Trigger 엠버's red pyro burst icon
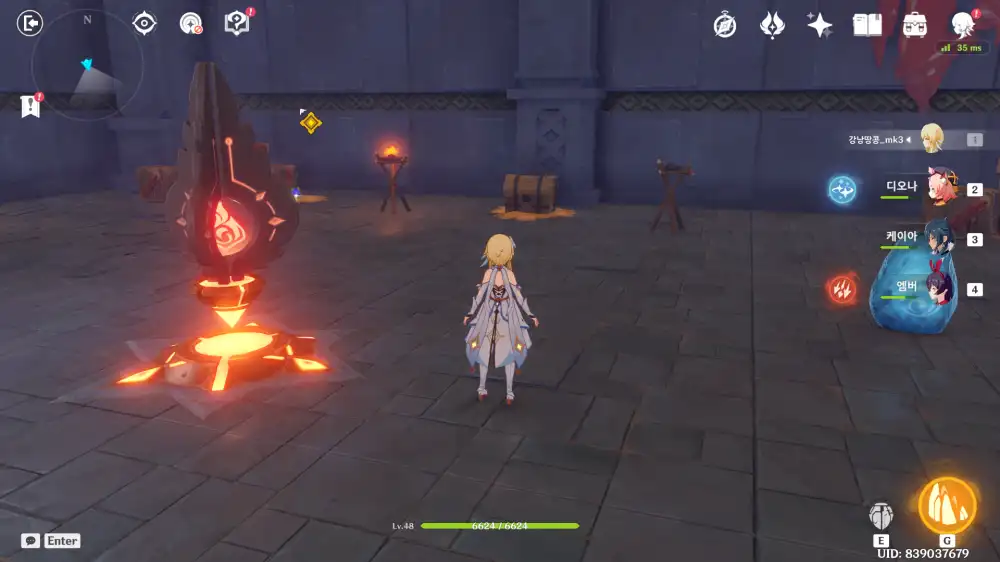Viewport: 1000px width, 562px height. click(842, 290)
